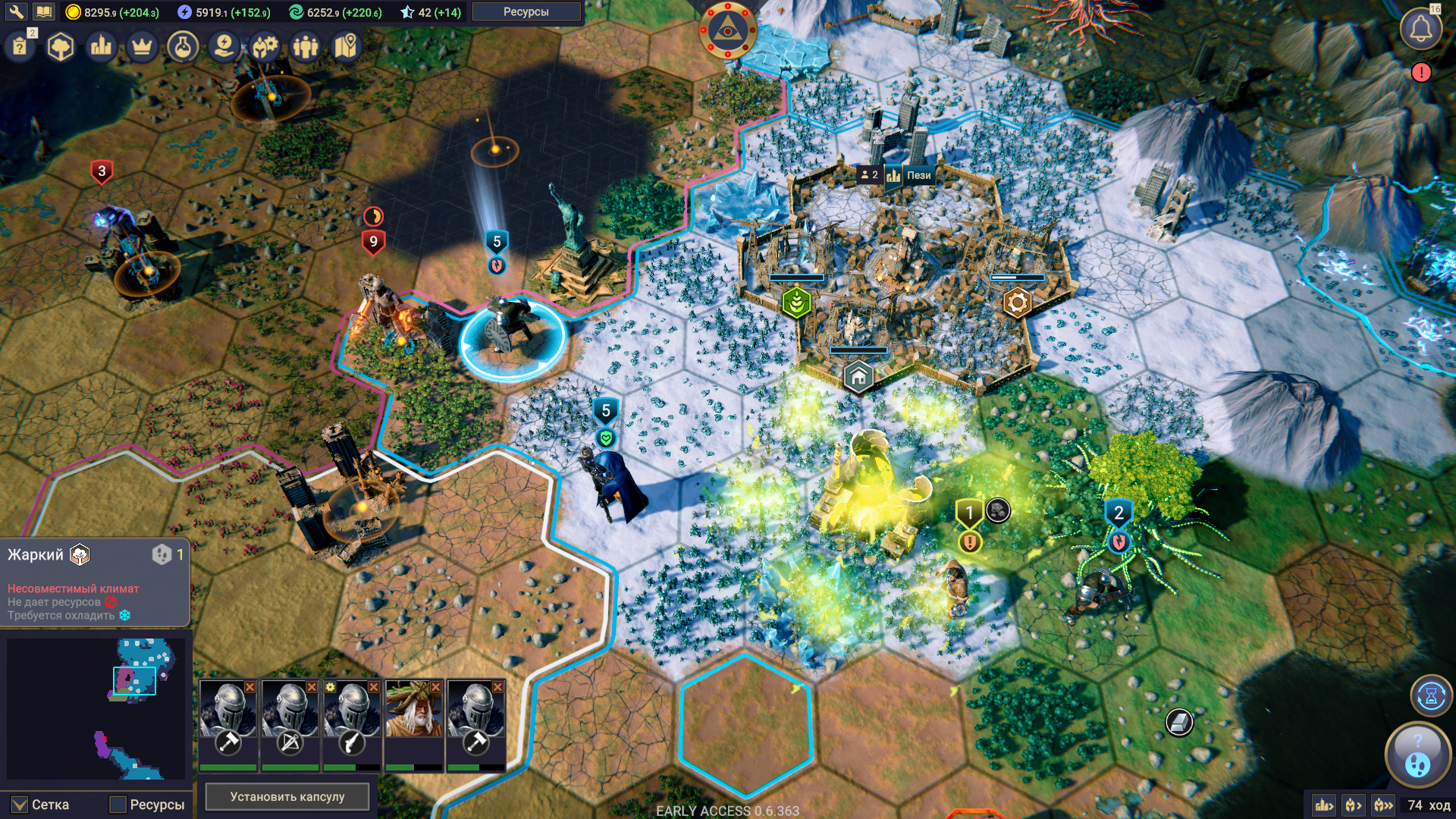
Task: Open the research flask icon
Action: (183, 47)
